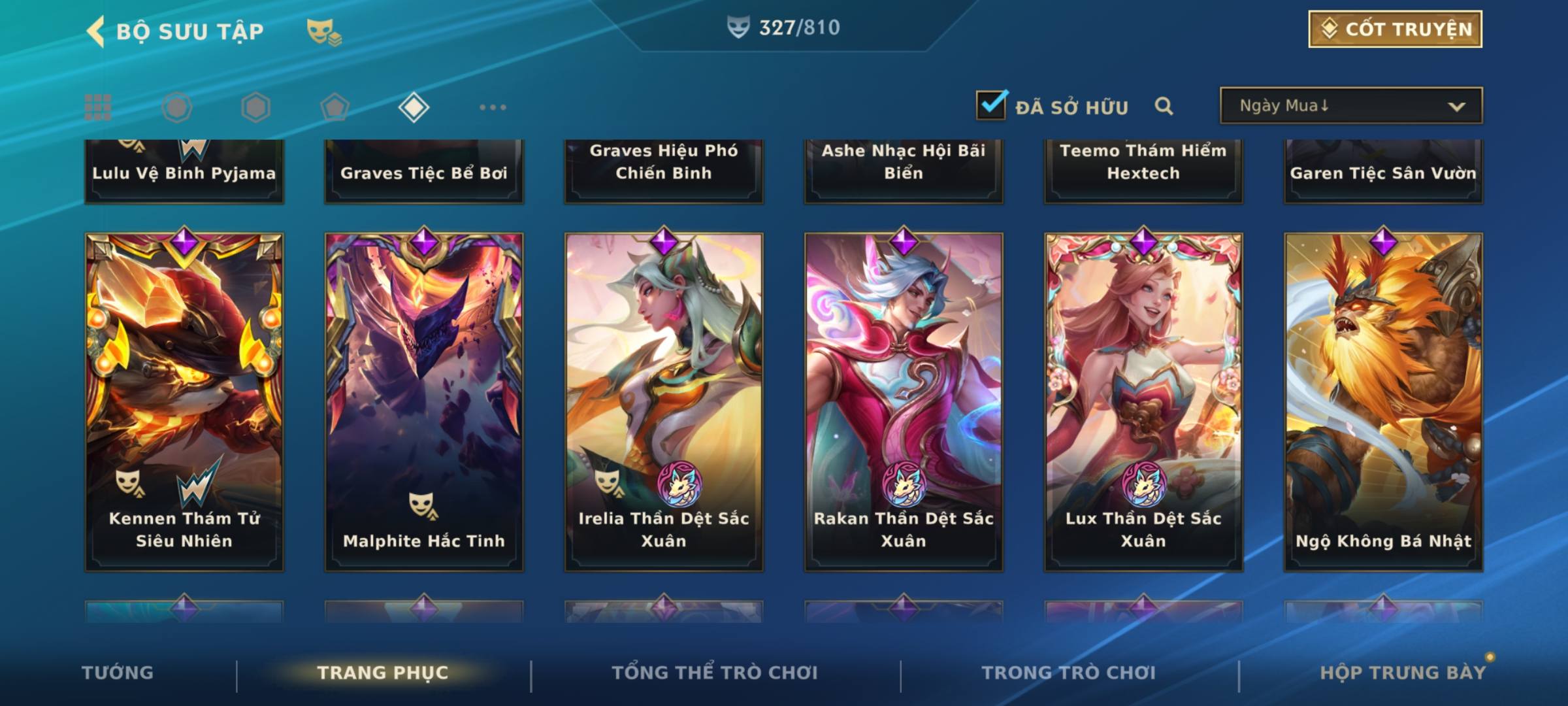The height and width of the screenshot is (706, 1568).
Task: Open the Cốt Truyện story button
Action: pos(1395,29)
